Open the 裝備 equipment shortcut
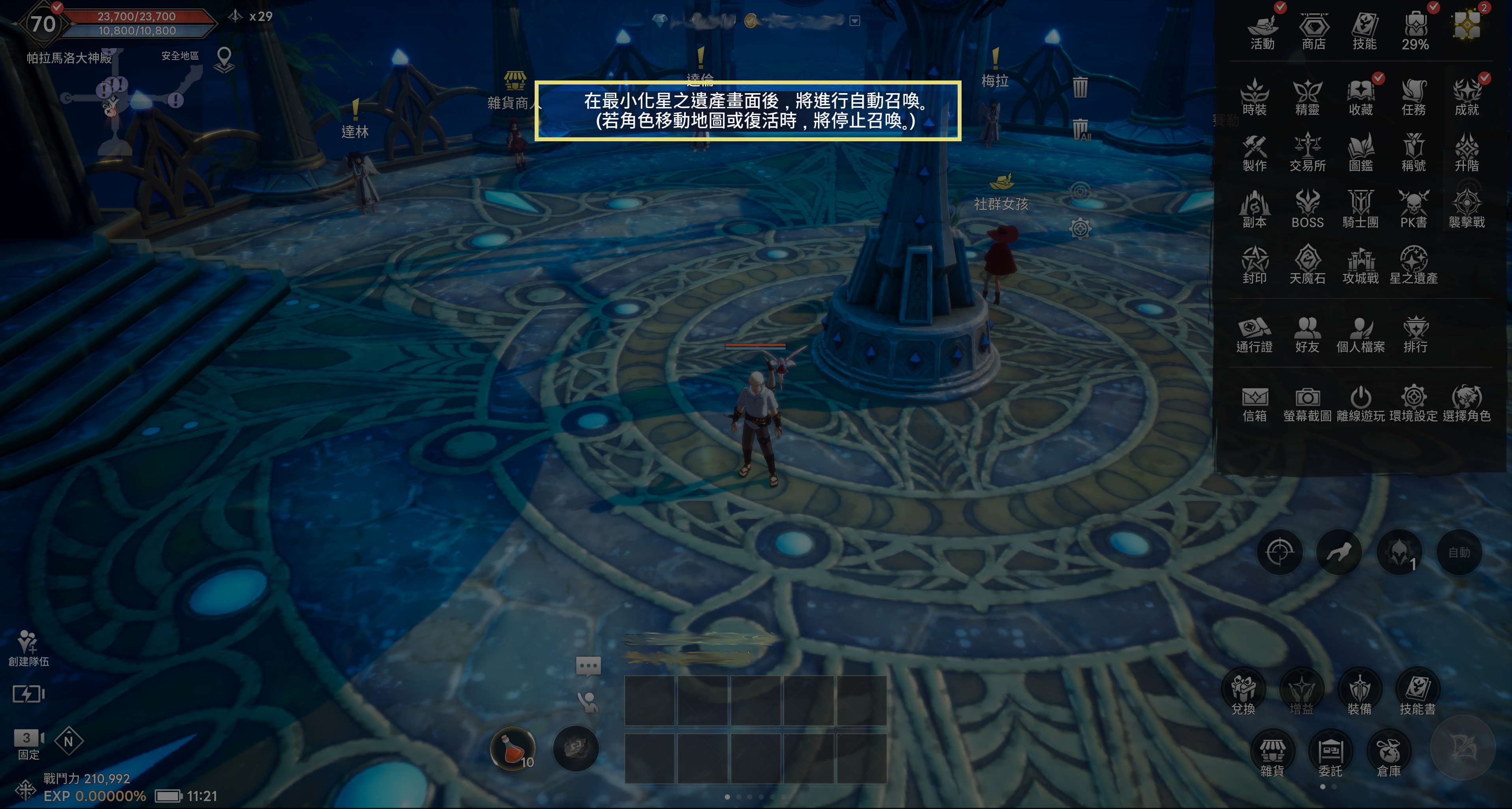1512x809 pixels. tap(1359, 693)
